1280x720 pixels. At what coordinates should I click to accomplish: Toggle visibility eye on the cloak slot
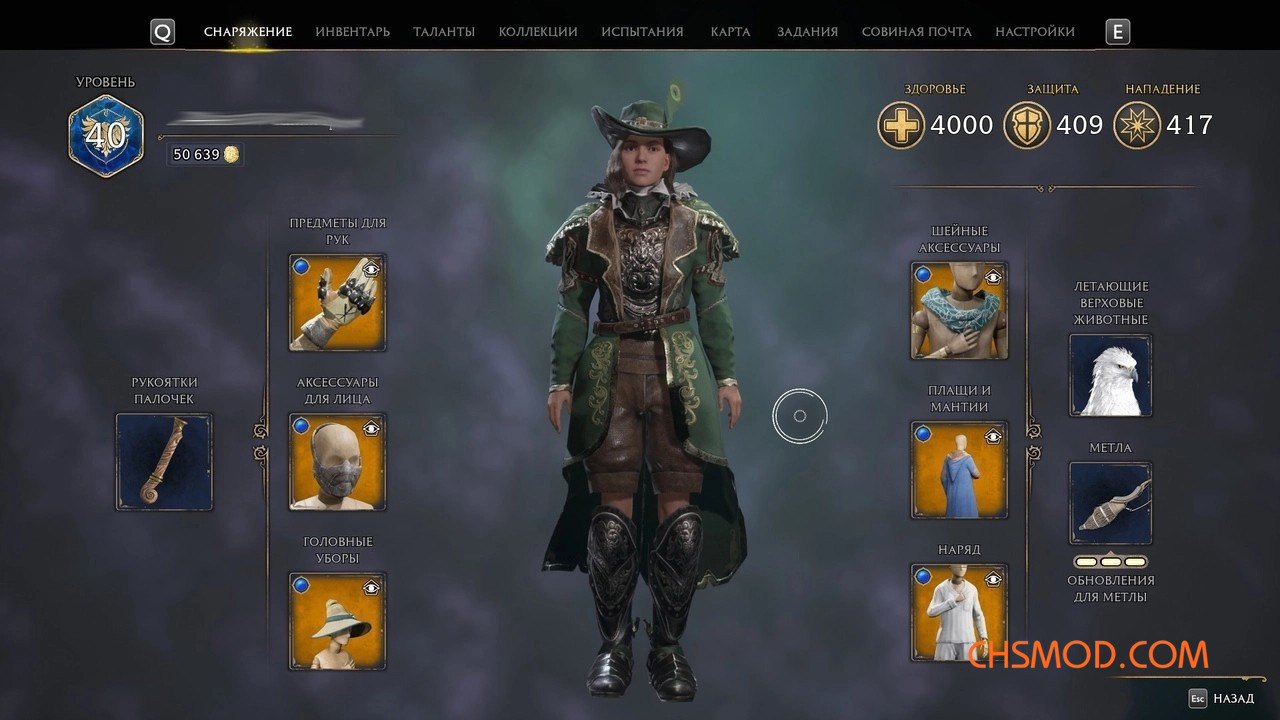click(x=993, y=436)
